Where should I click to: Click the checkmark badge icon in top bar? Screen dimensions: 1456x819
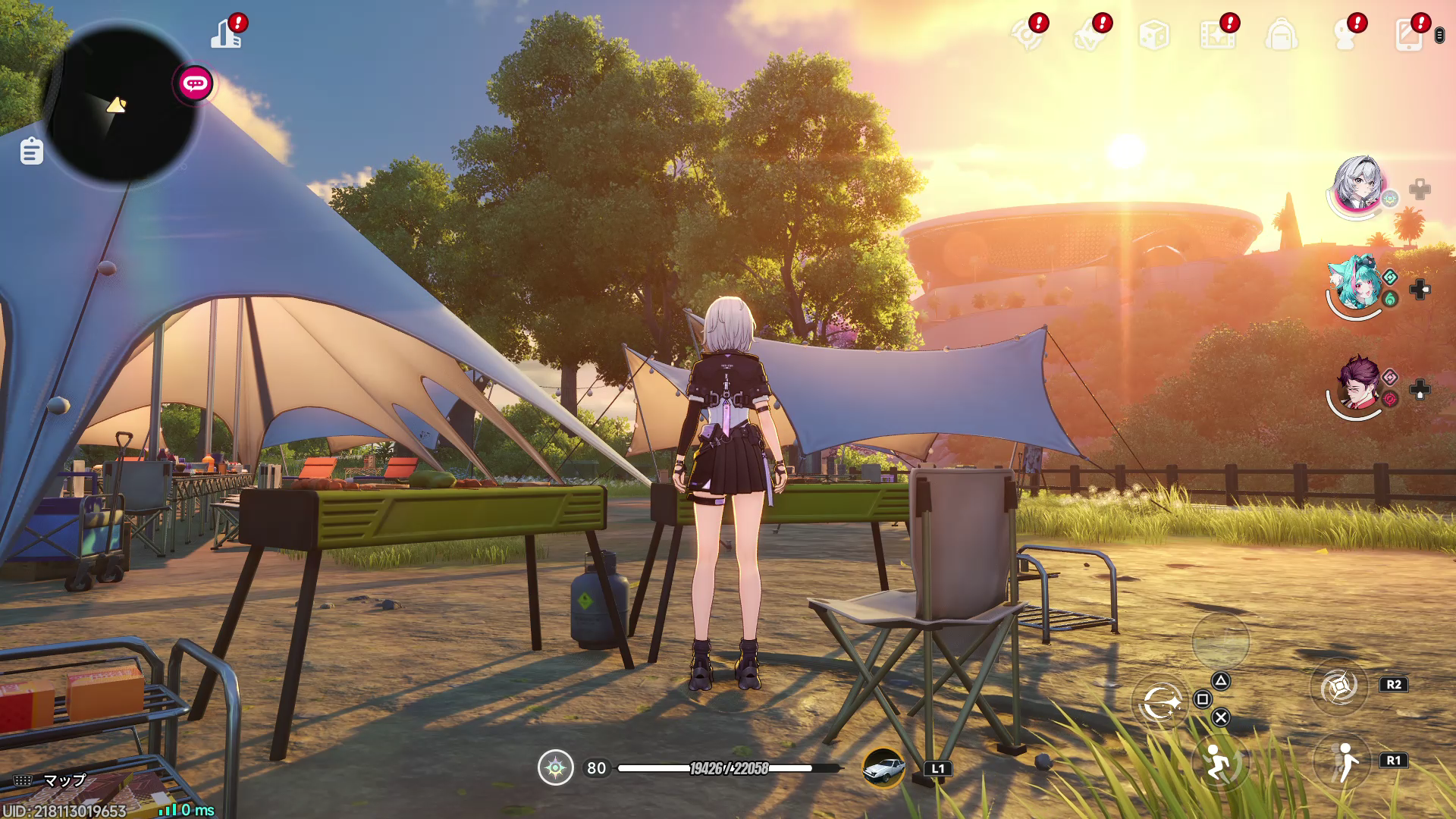pyautogui.click(x=1089, y=35)
